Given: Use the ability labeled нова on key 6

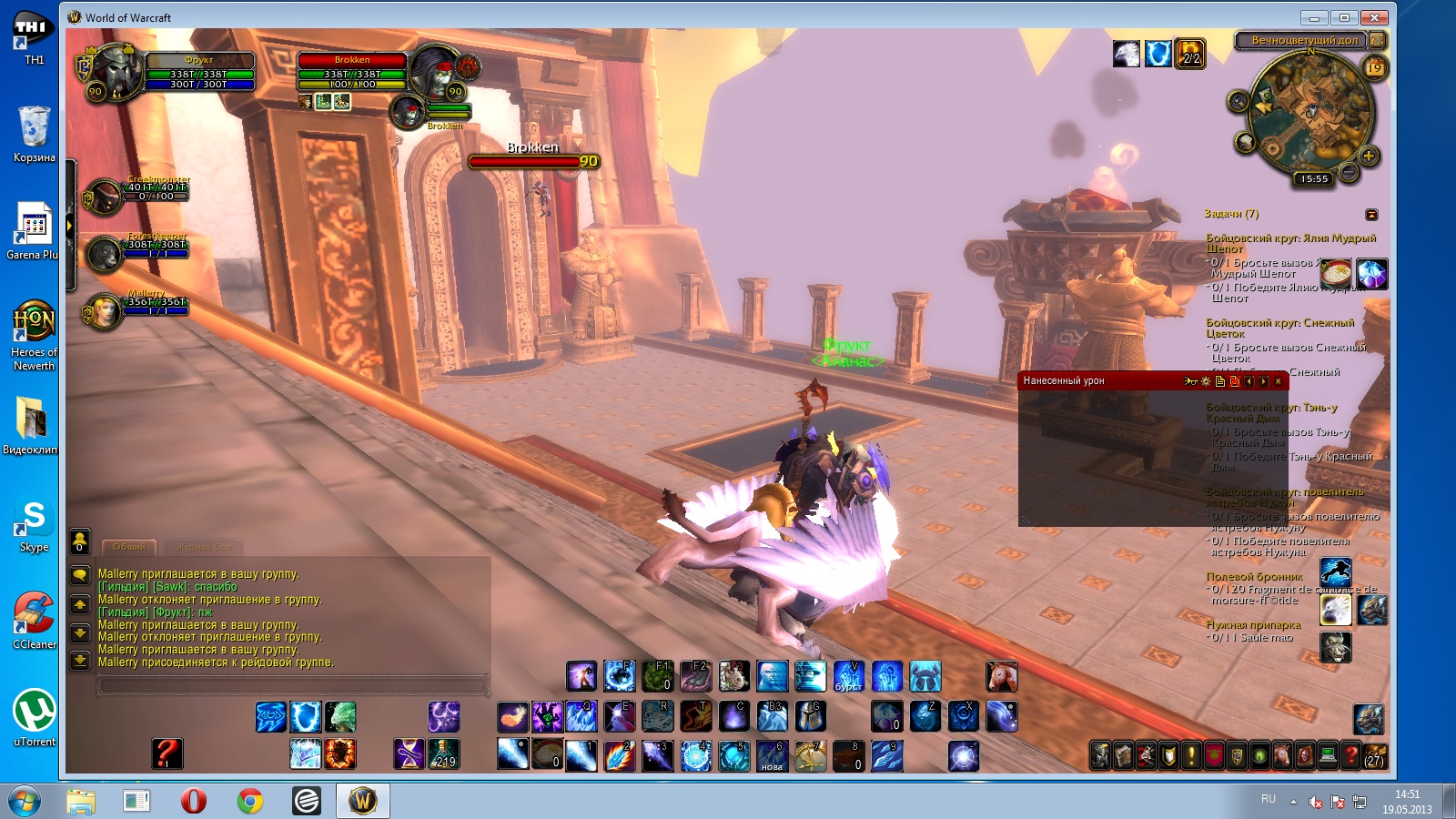Looking at the screenshot, I should point(772,755).
